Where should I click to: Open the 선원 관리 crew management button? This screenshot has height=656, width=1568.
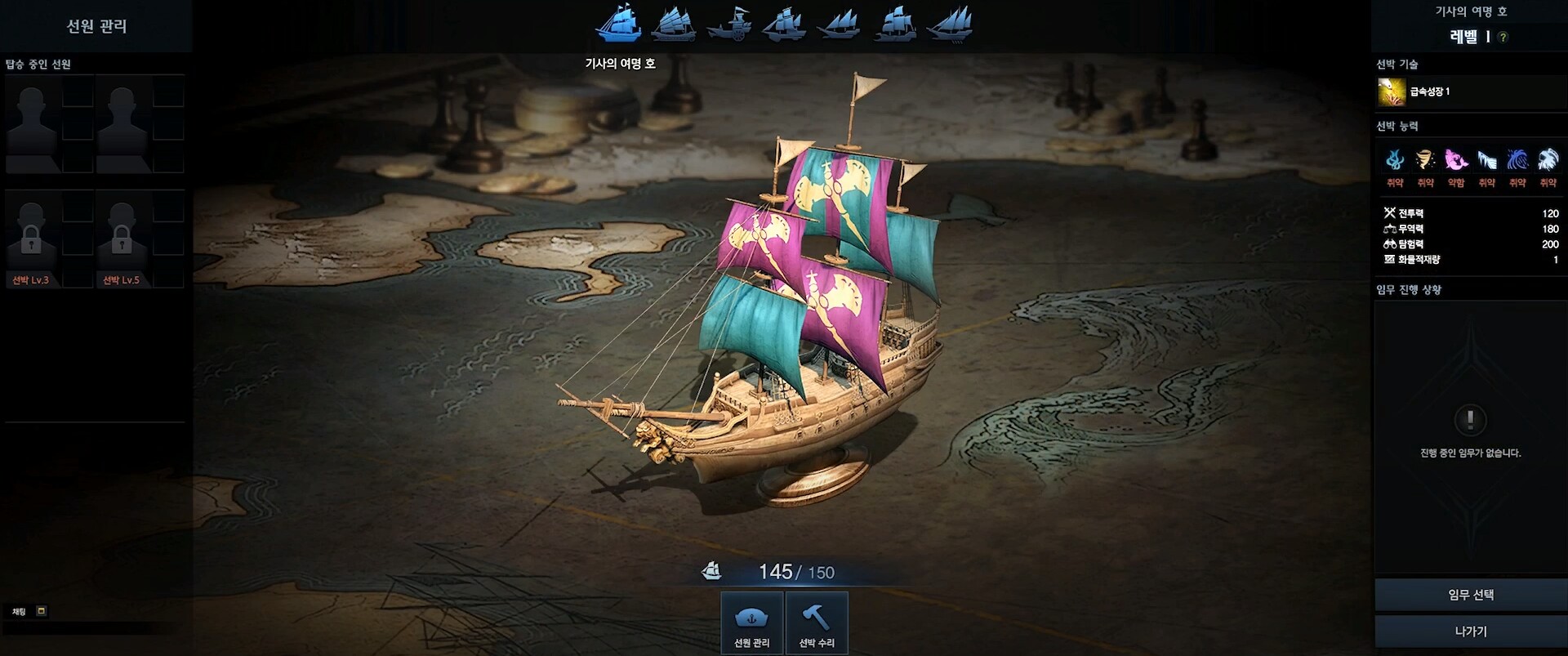(751, 623)
